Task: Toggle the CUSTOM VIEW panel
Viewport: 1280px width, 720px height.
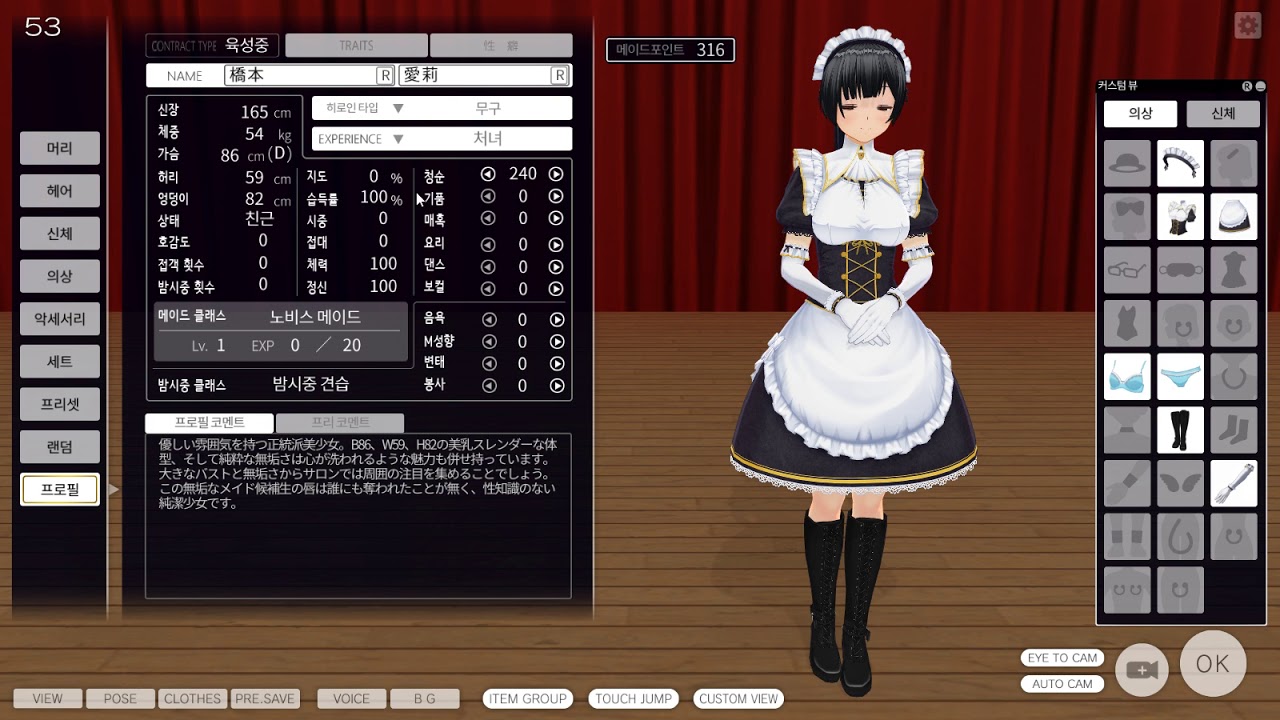Action: click(738, 699)
